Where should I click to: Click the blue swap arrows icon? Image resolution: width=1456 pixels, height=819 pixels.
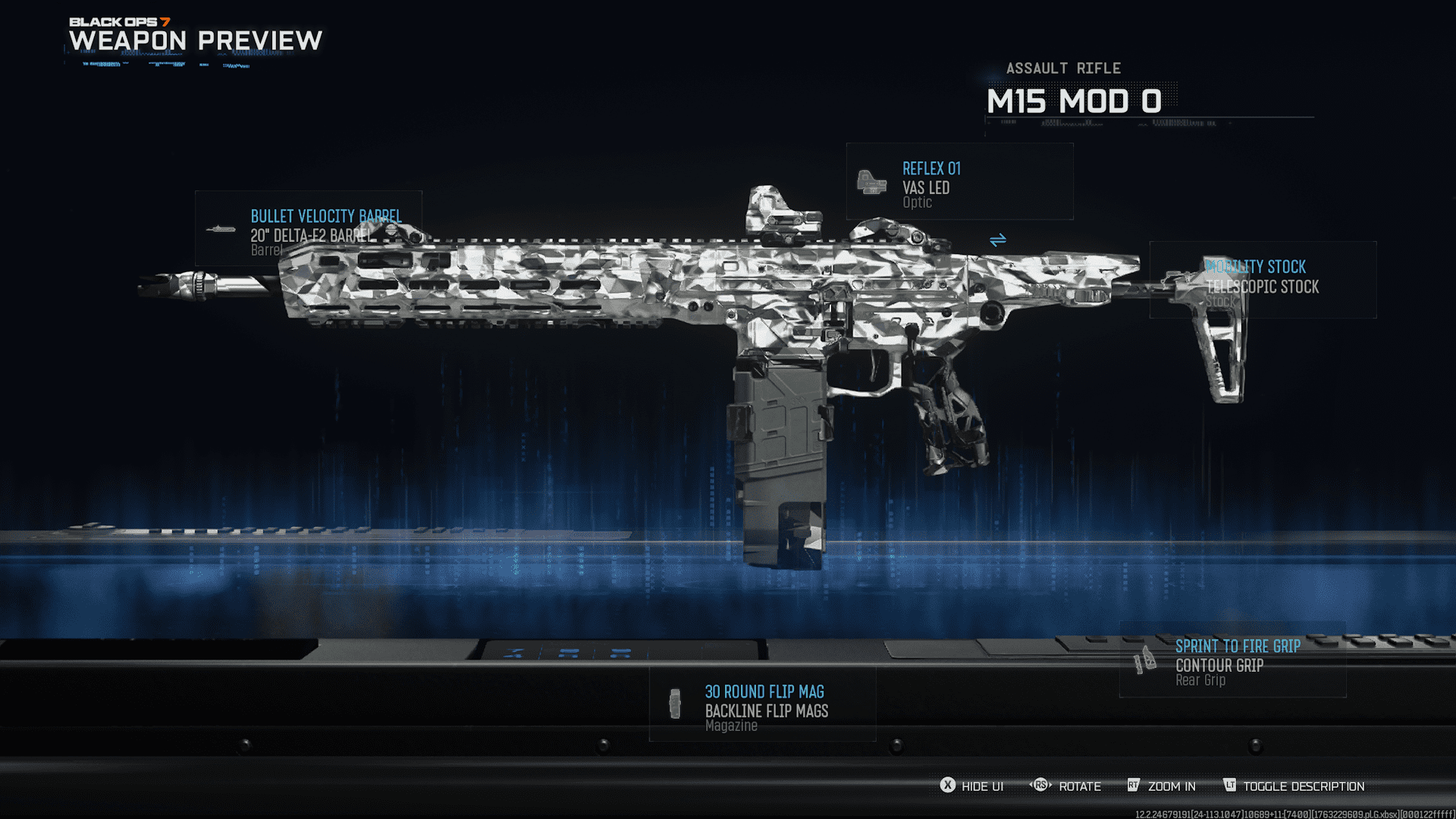click(998, 240)
